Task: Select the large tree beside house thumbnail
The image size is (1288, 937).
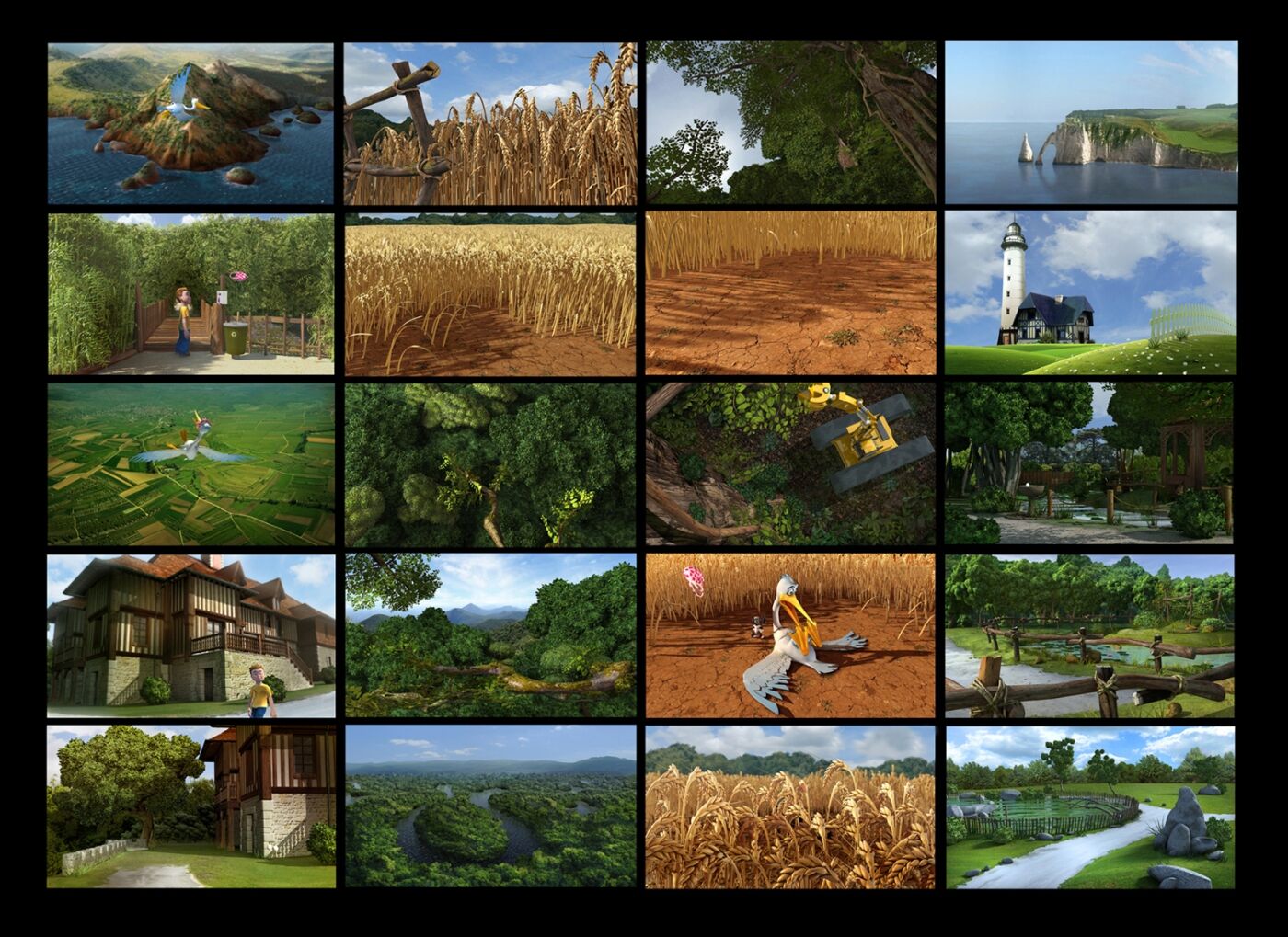Action: coord(190,806)
